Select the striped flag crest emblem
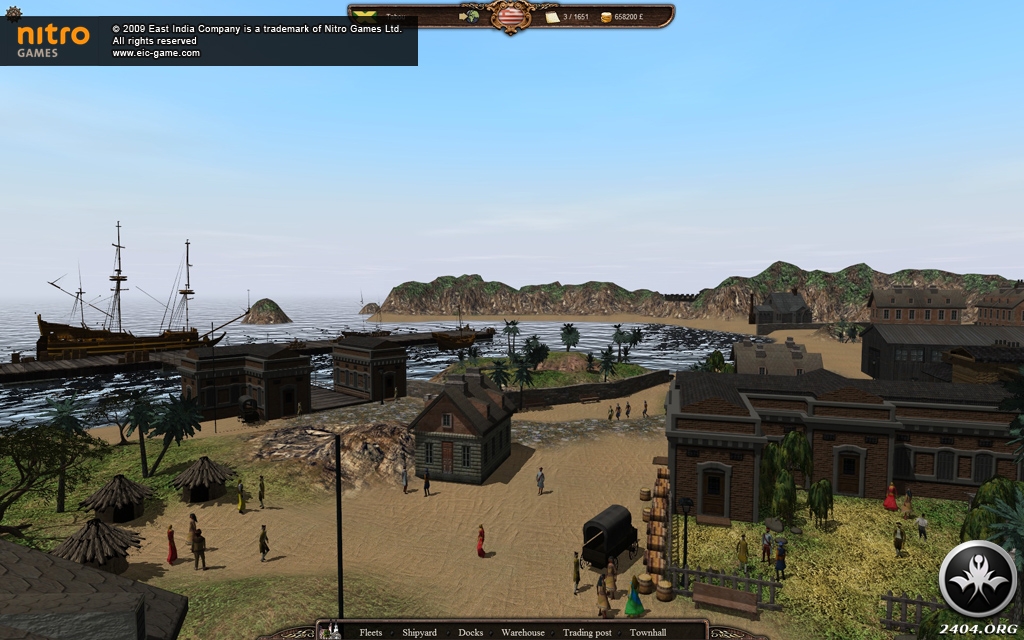1024x640 pixels. click(511, 16)
